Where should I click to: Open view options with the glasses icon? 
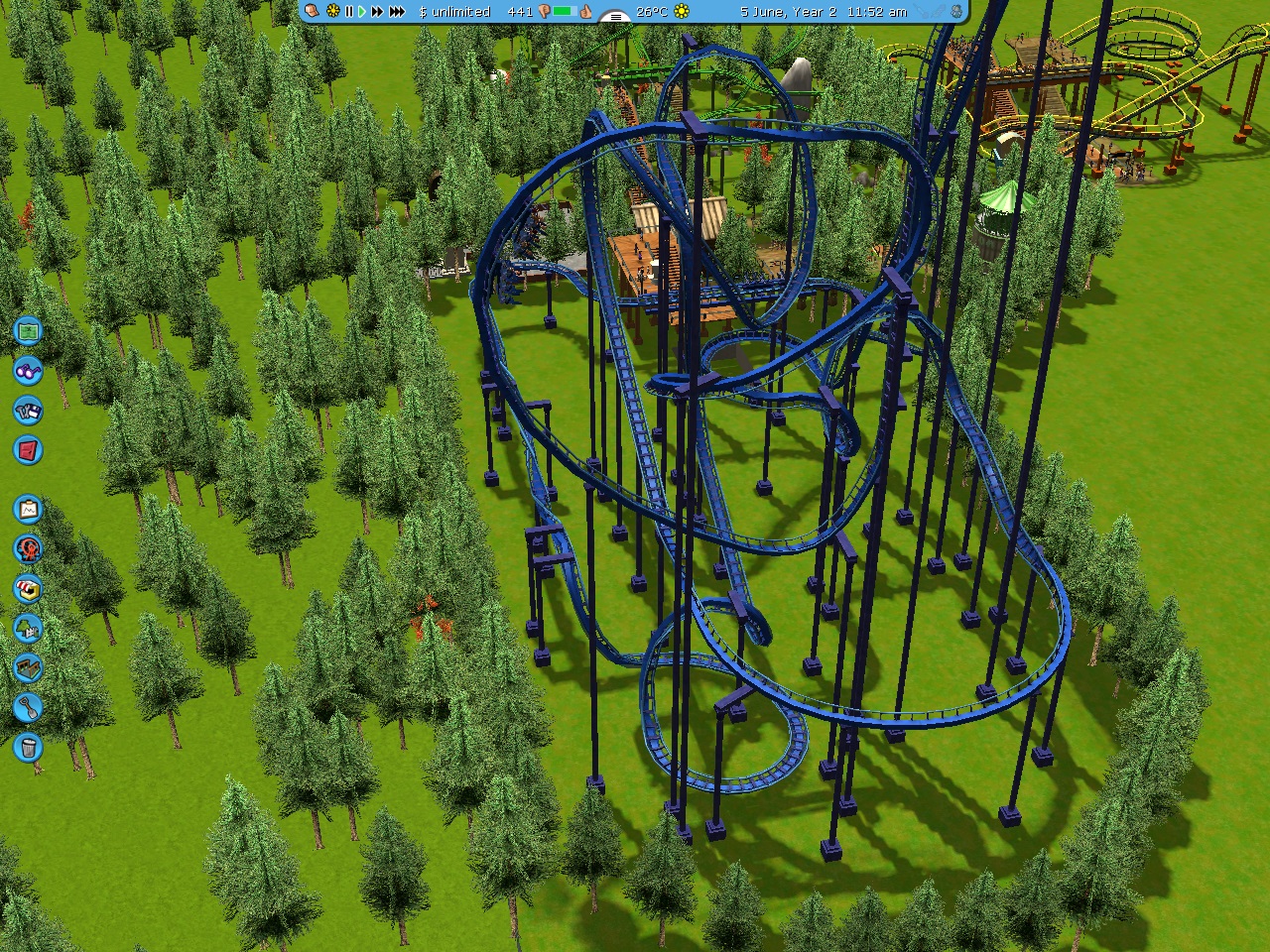coord(28,370)
